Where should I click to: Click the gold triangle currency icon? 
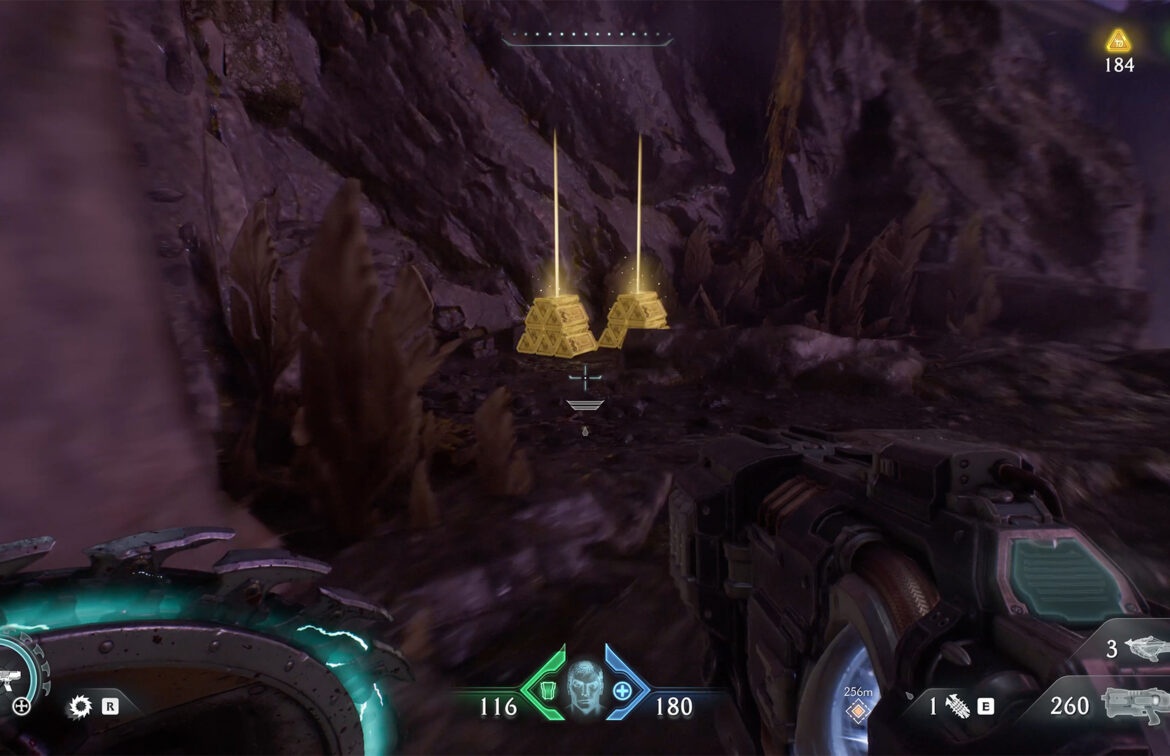tap(1118, 41)
